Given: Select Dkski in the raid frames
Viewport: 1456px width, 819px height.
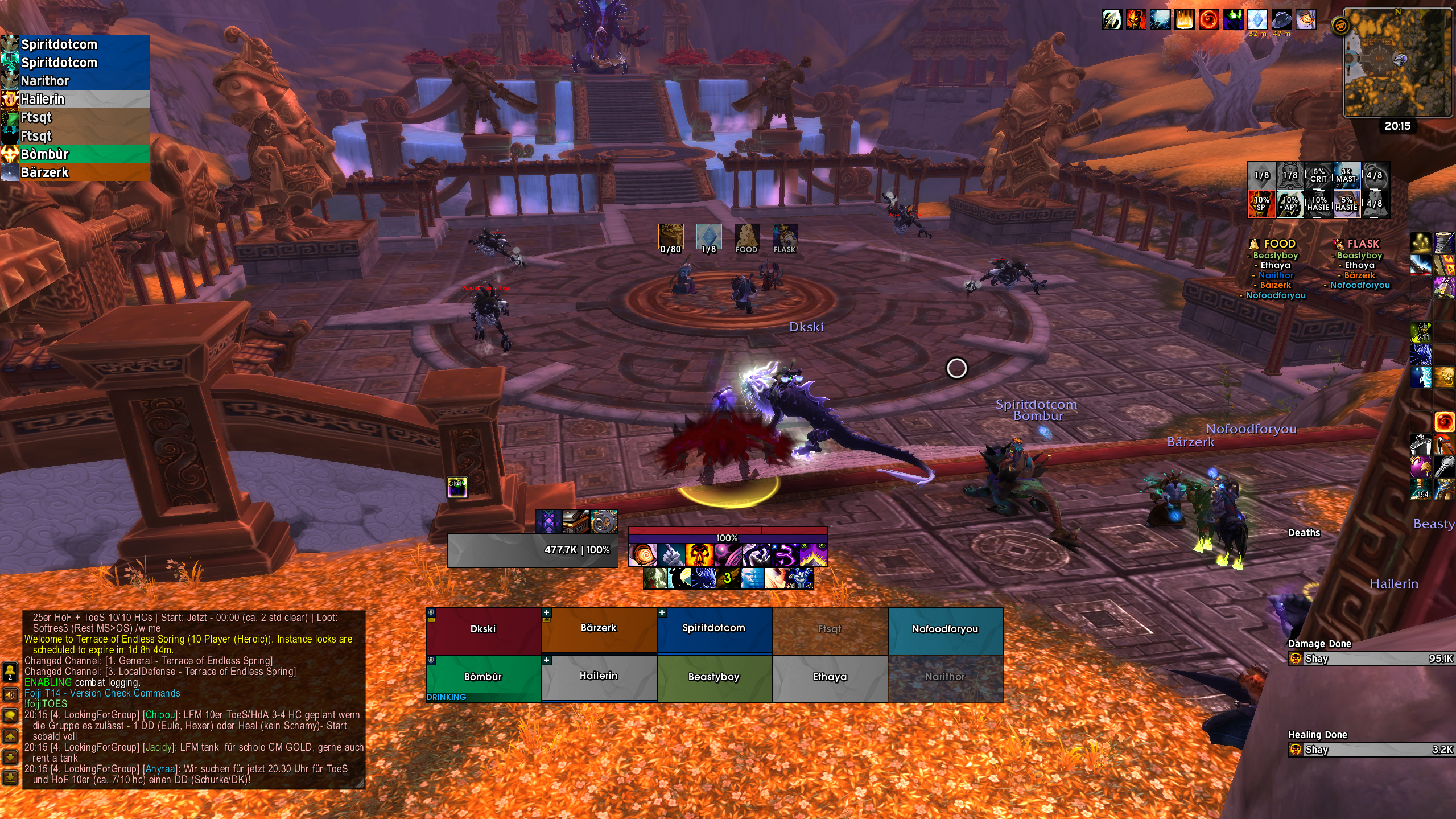Looking at the screenshot, I should click(483, 629).
